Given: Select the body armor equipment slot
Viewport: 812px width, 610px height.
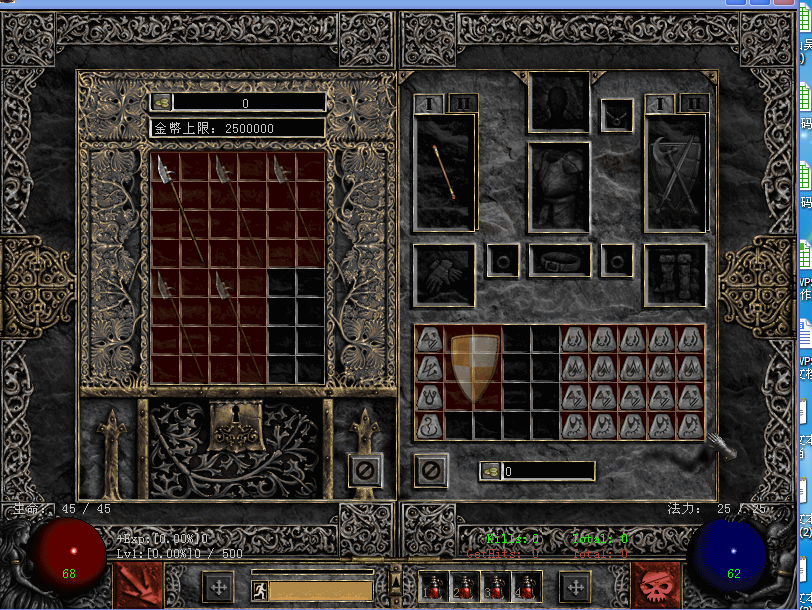Looking at the screenshot, I should click(x=559, y=187).
